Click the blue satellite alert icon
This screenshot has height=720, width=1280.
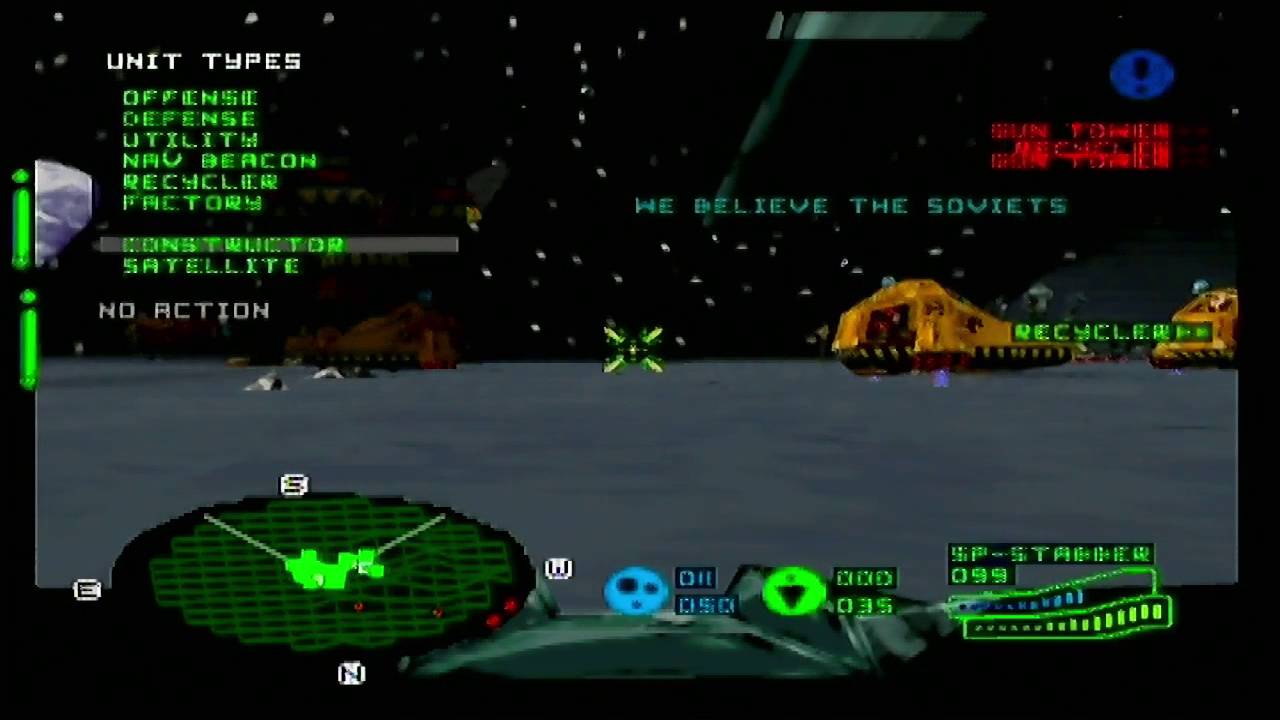pos(1142,74)
